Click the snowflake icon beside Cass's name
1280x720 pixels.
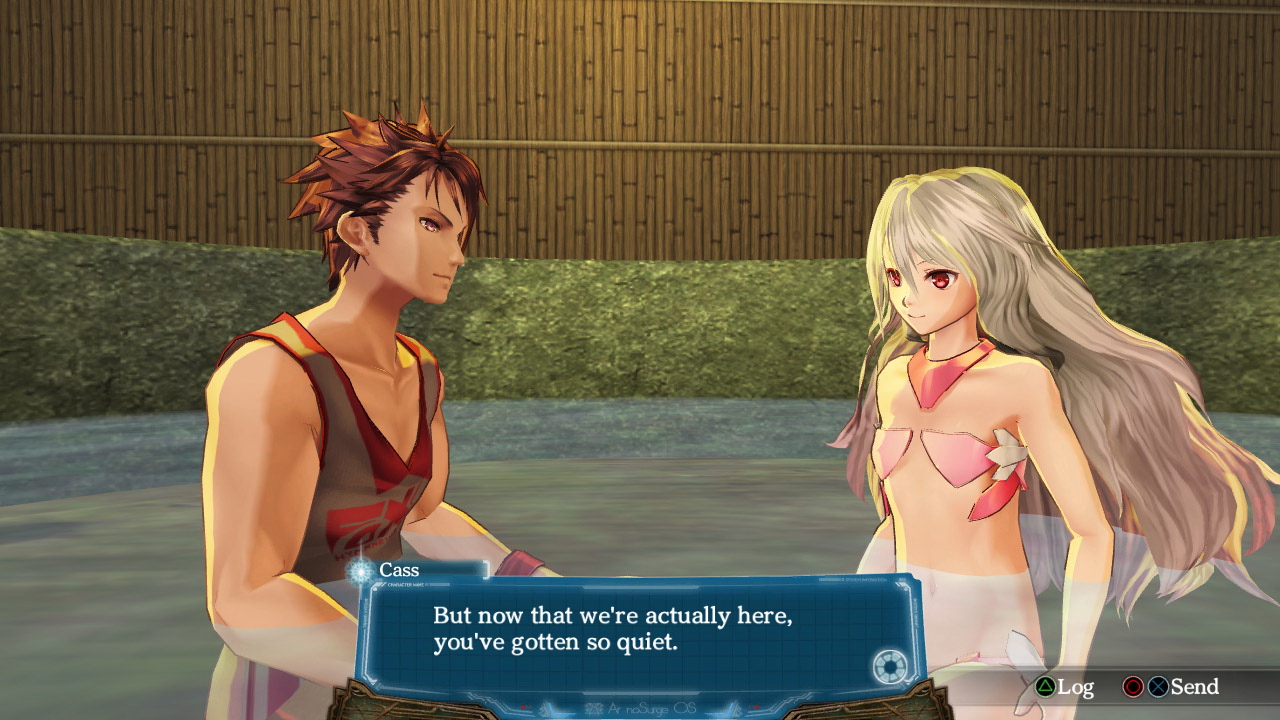360,571
